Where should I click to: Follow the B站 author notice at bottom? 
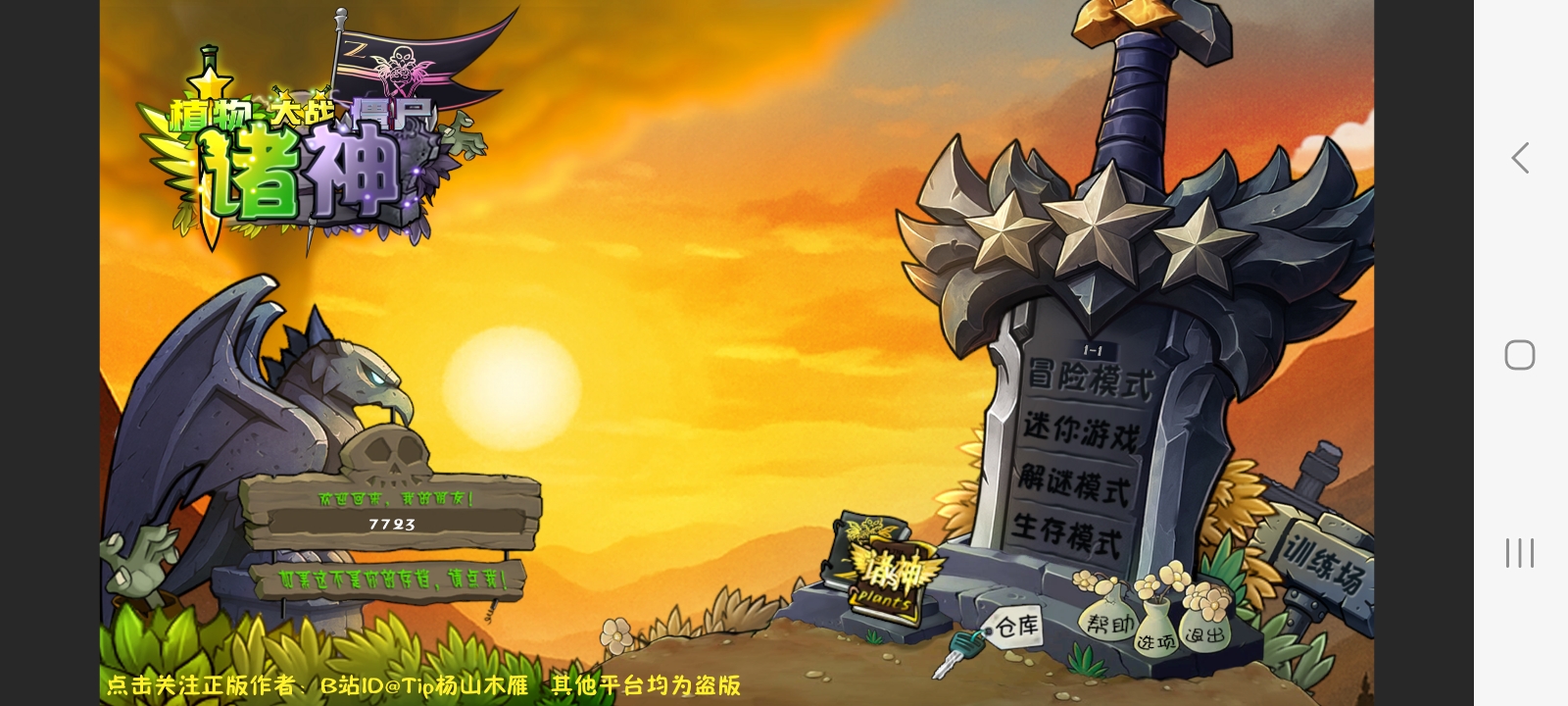(421, 686)
